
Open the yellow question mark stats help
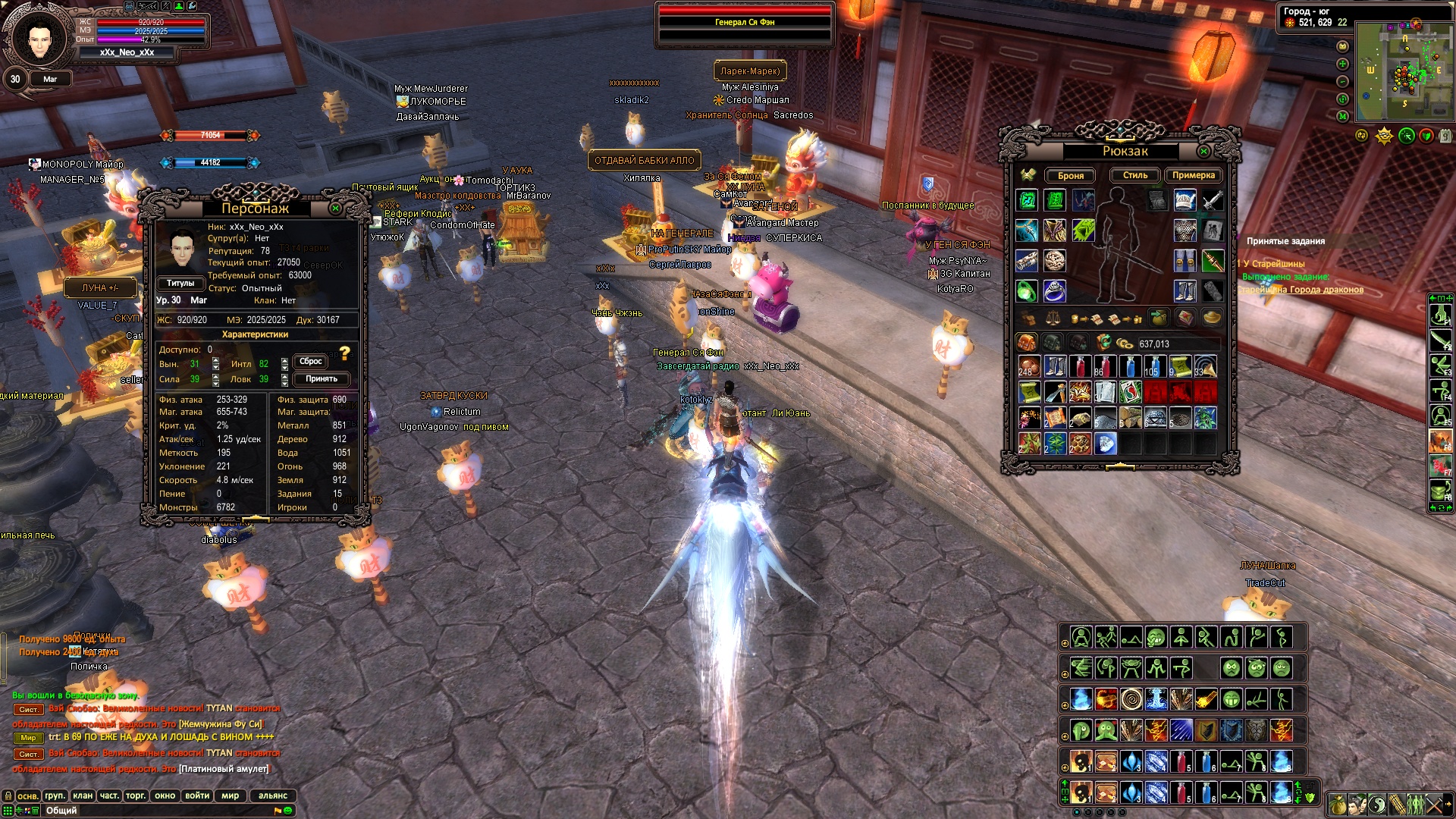coord(345,353)
